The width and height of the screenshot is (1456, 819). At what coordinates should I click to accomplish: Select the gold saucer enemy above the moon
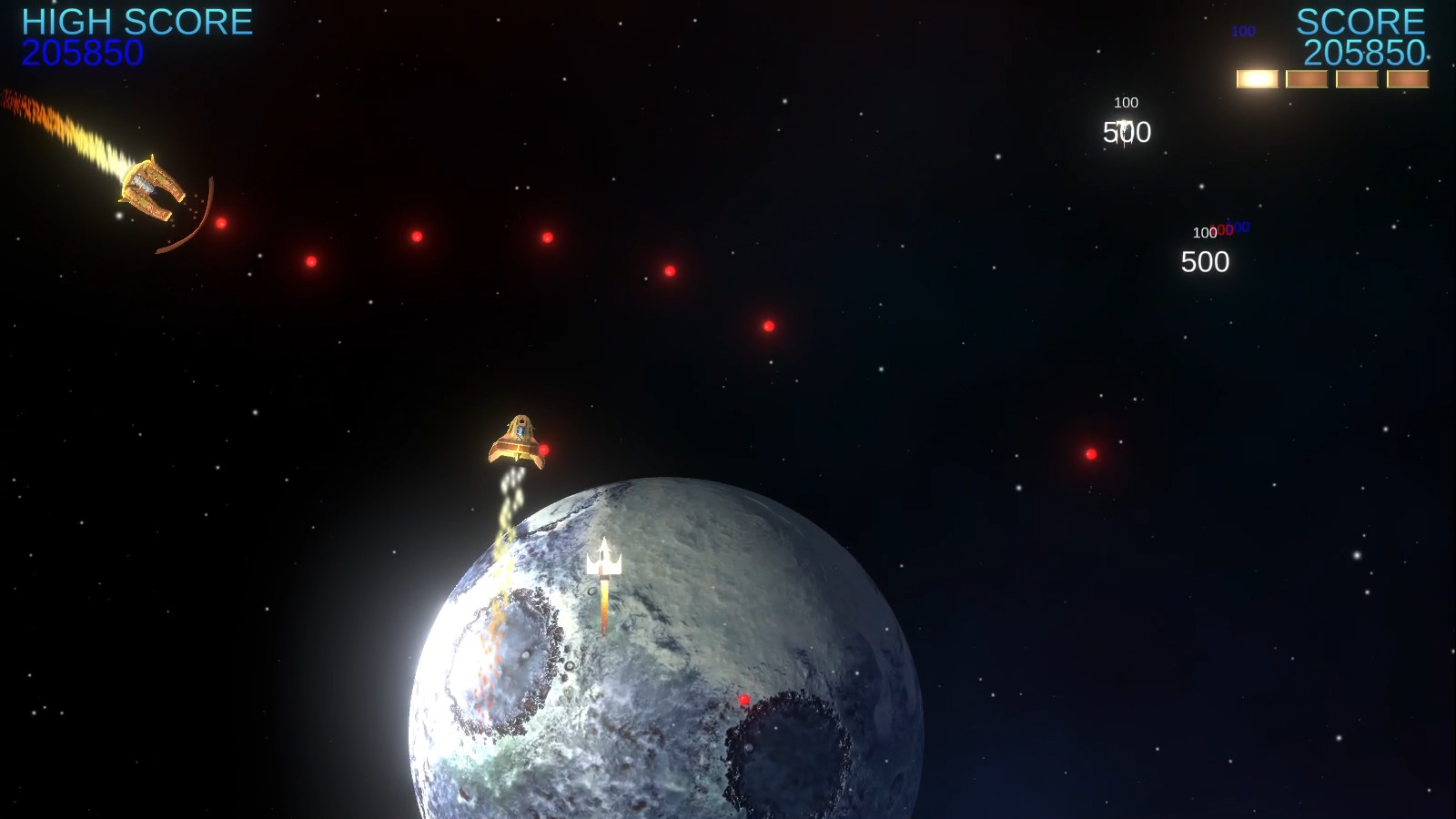point(516,441)
